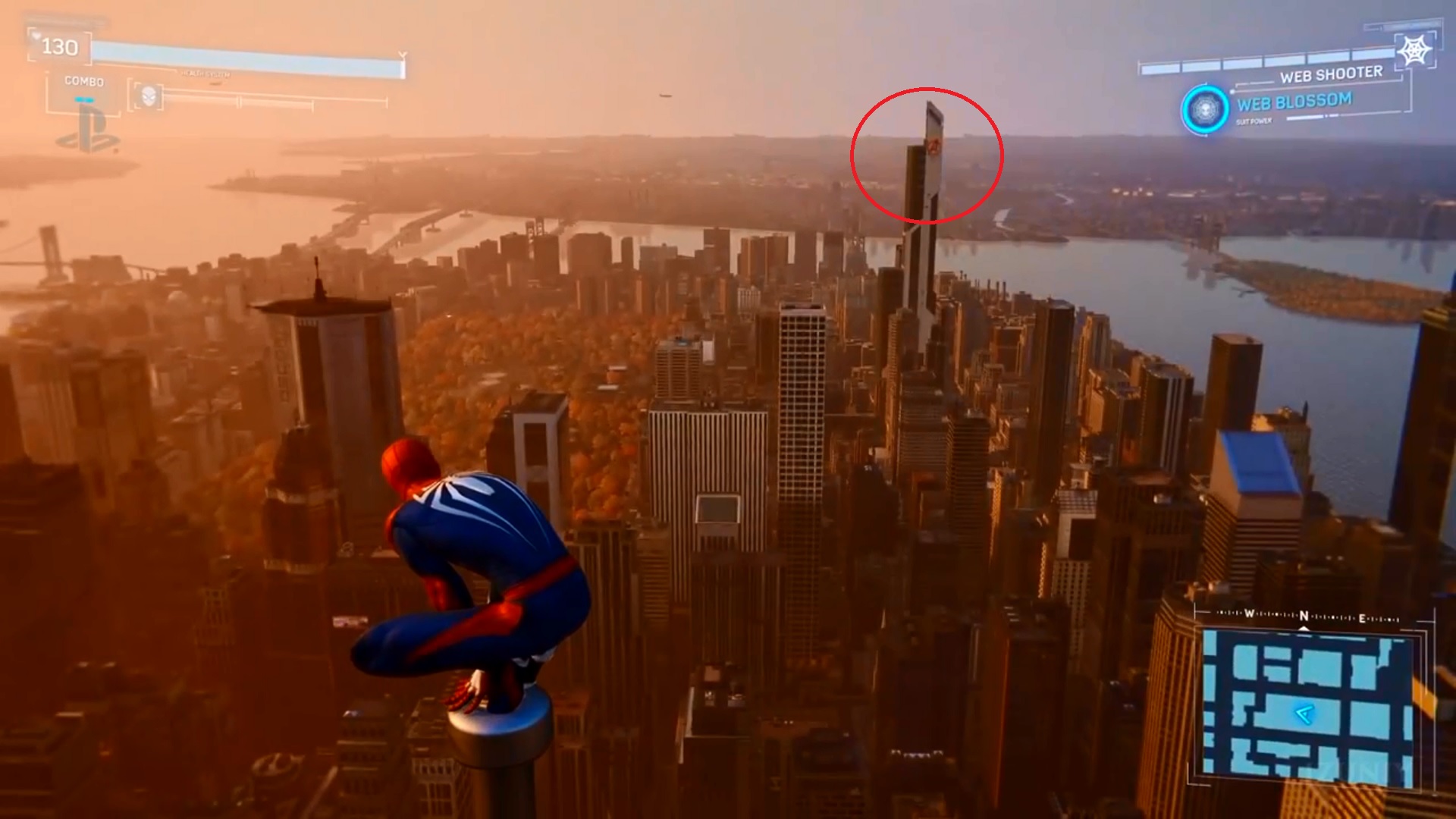1456x819 pixels.
Task: Open the minimap in the corner
Action: tap(1307, 703)
